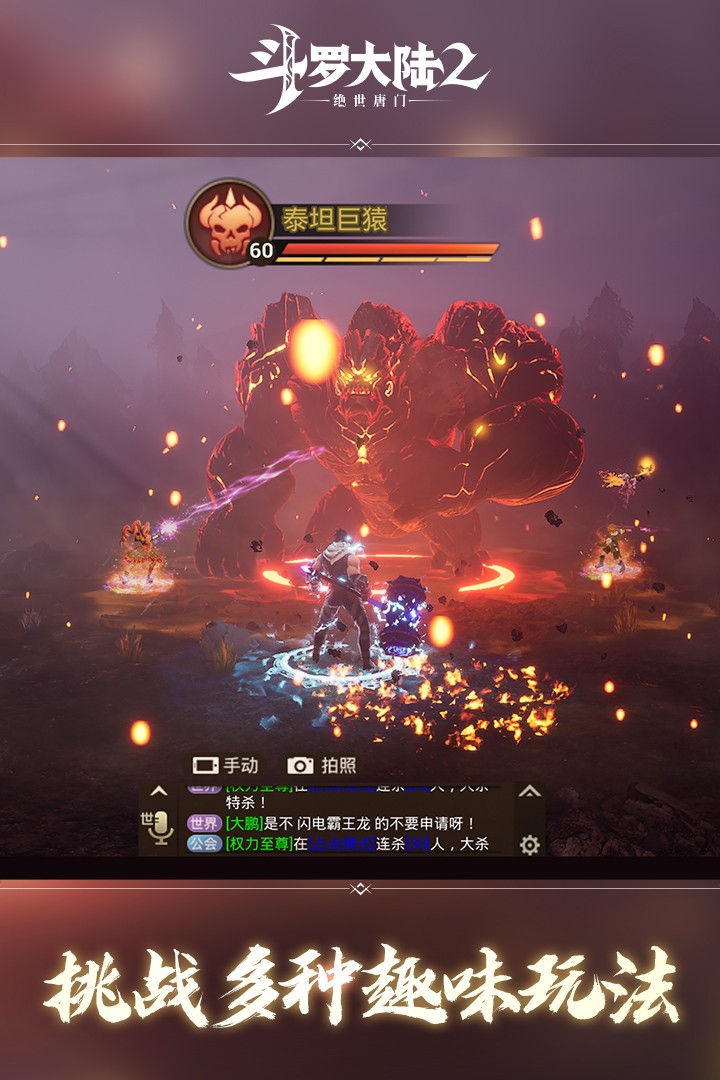Open chat settings gear icon
The height and width of the screenshot is (1080, 720).
tap(530, 845)
